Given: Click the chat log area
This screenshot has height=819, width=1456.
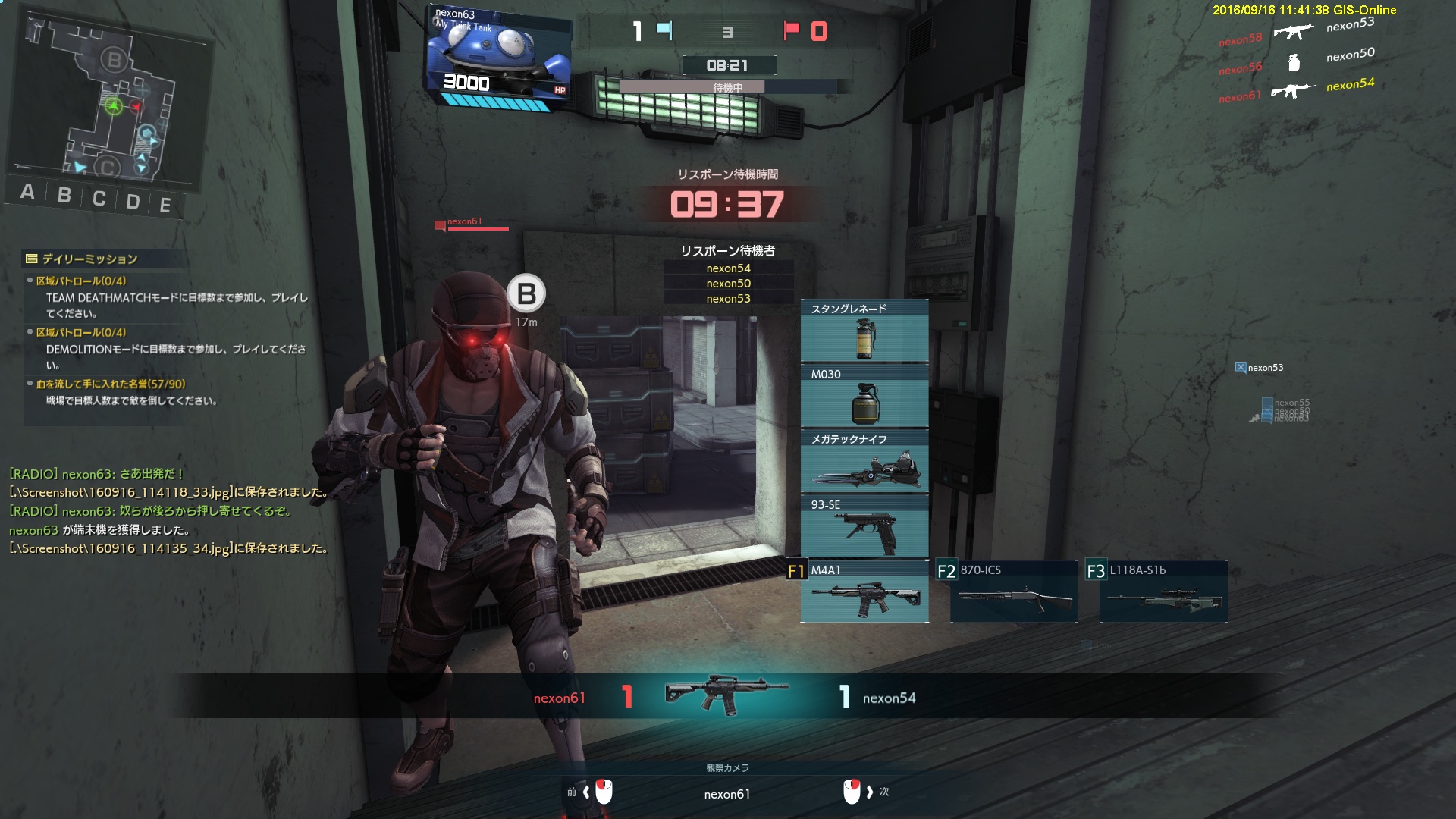Looking at the screenshot, I should (x=168, y=511).
